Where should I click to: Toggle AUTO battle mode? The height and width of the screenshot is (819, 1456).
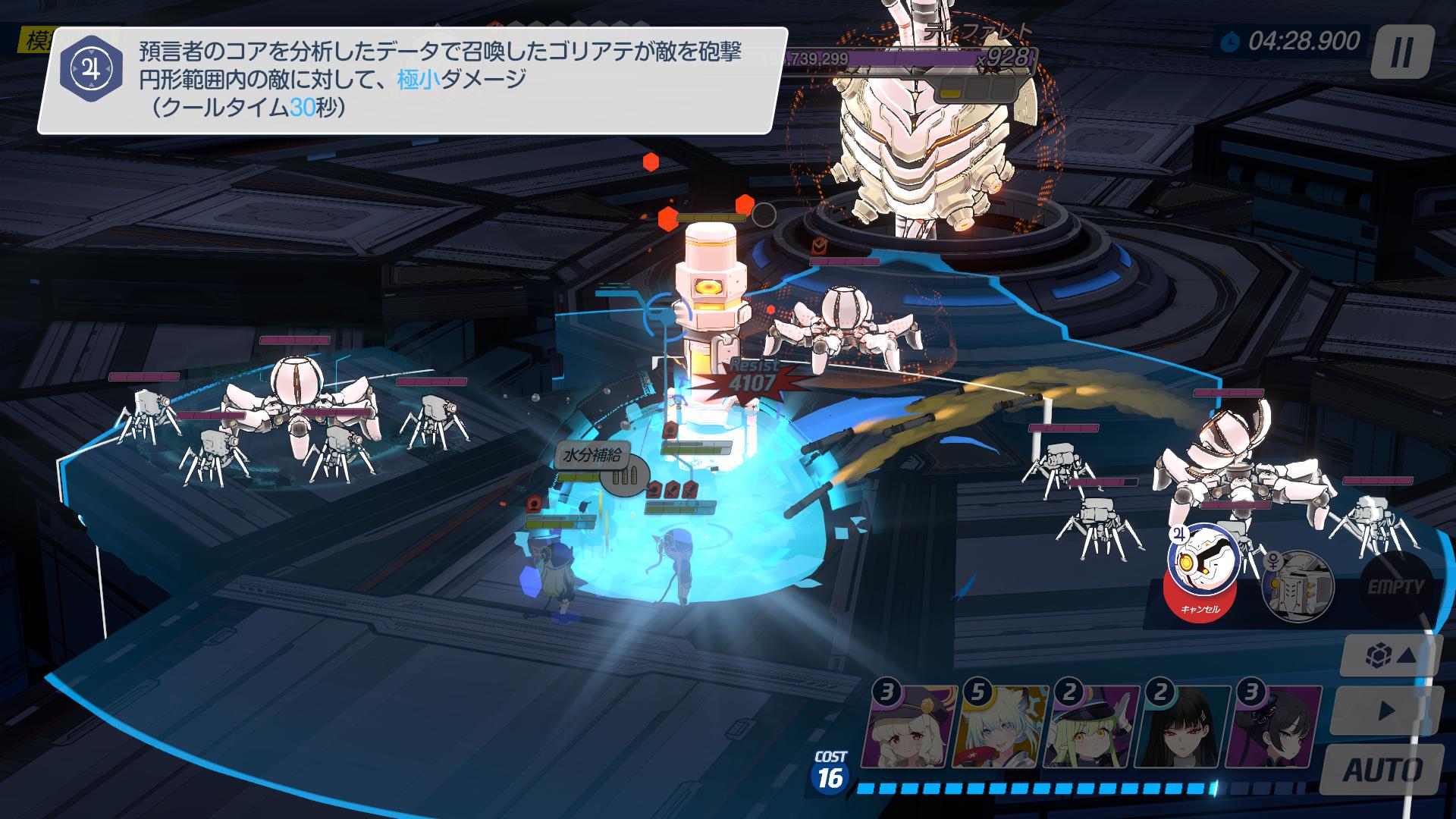pyautogui.click(x=1382, y=770)
